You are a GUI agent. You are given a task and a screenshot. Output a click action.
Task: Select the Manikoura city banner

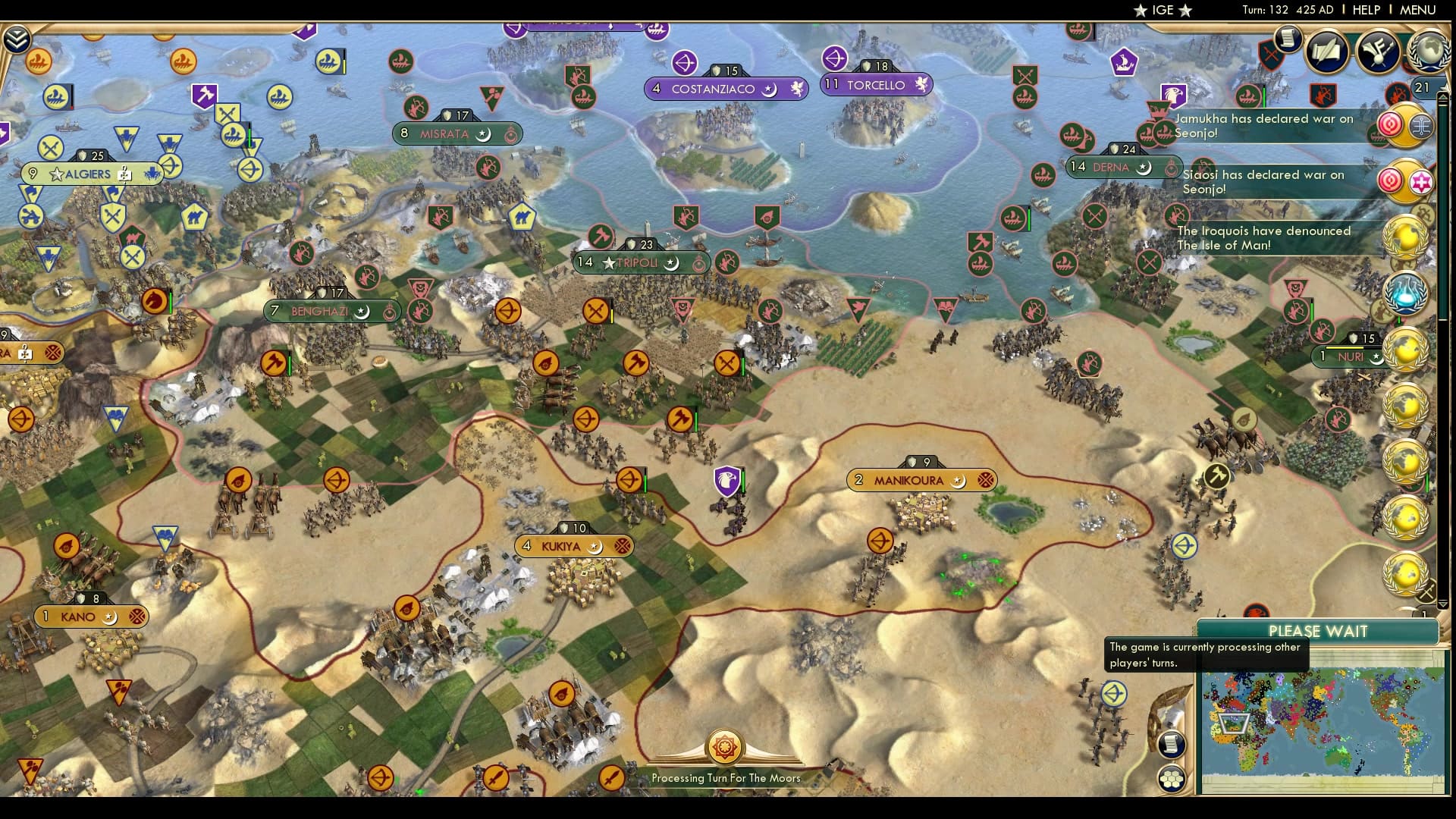(921, 479)
